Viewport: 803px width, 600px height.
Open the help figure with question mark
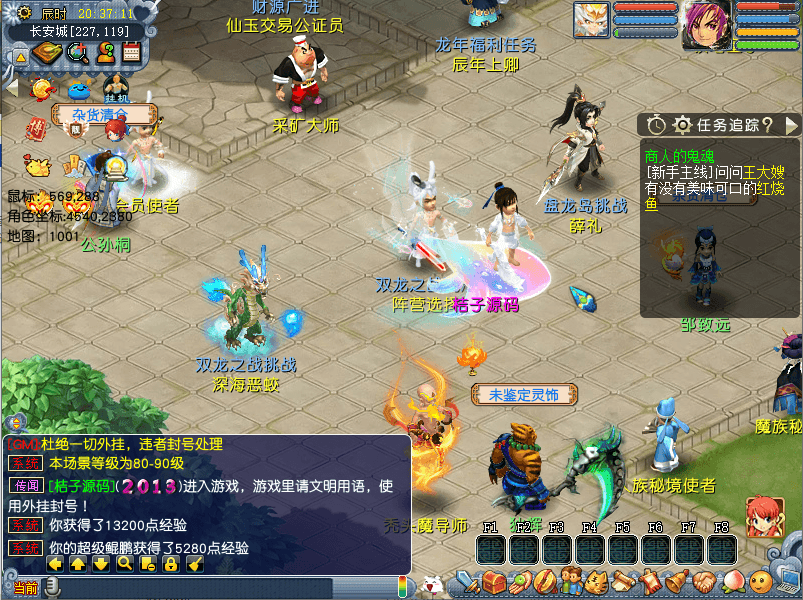(104, 53)
